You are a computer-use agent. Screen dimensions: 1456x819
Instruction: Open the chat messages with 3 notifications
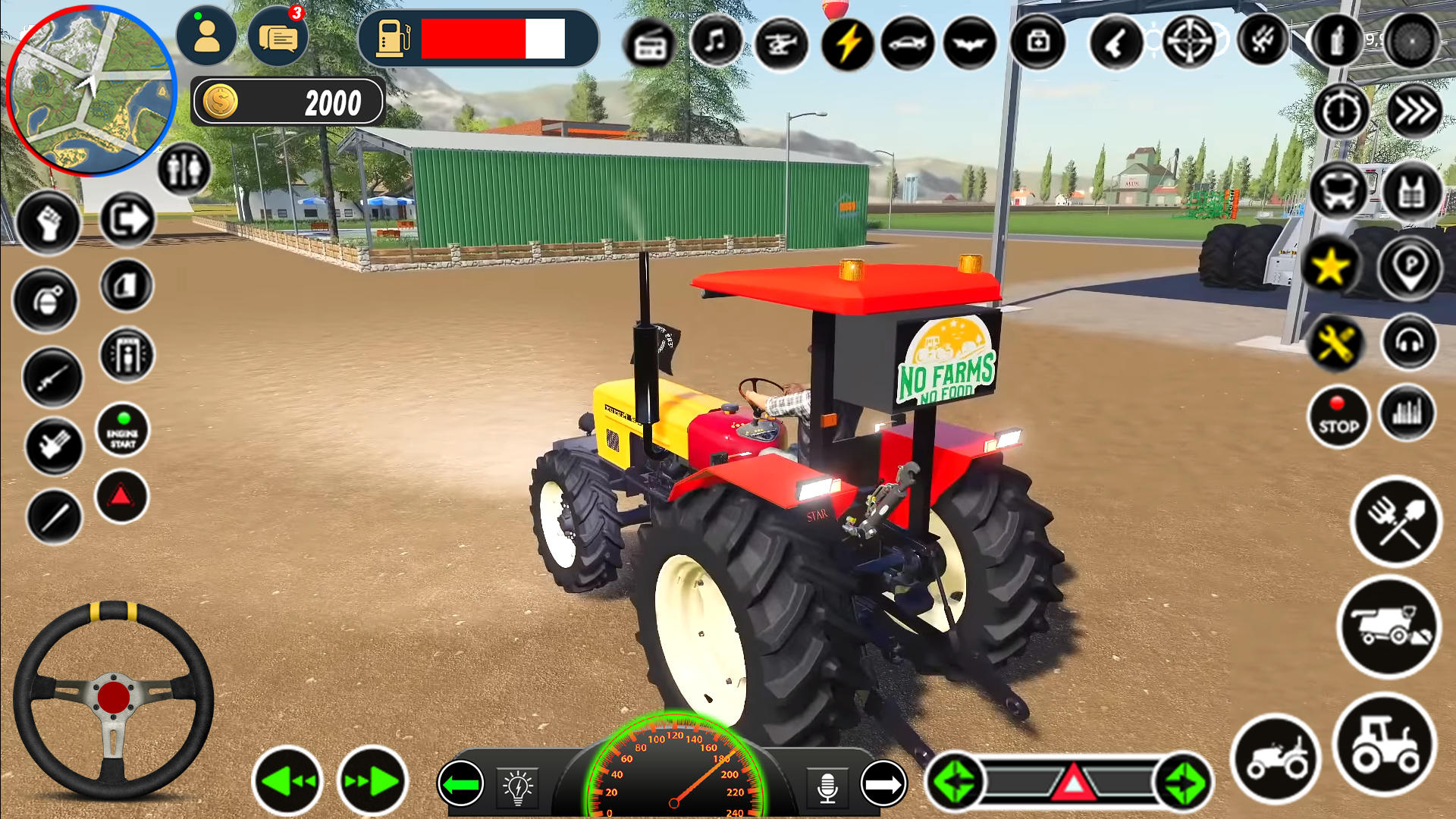pos(278,36)
